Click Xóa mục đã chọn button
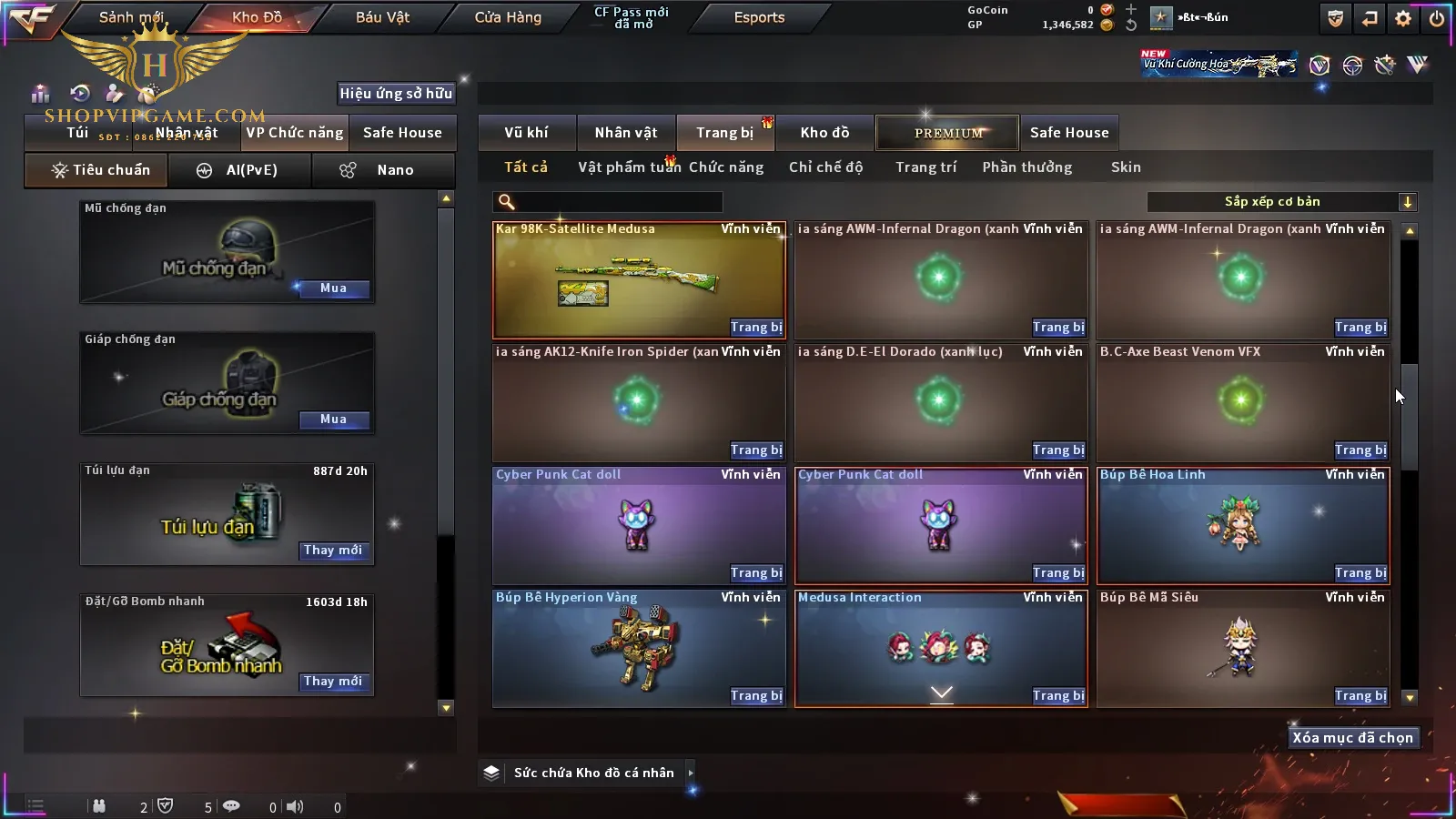The image size is (1456, 819). (1352, 738)
